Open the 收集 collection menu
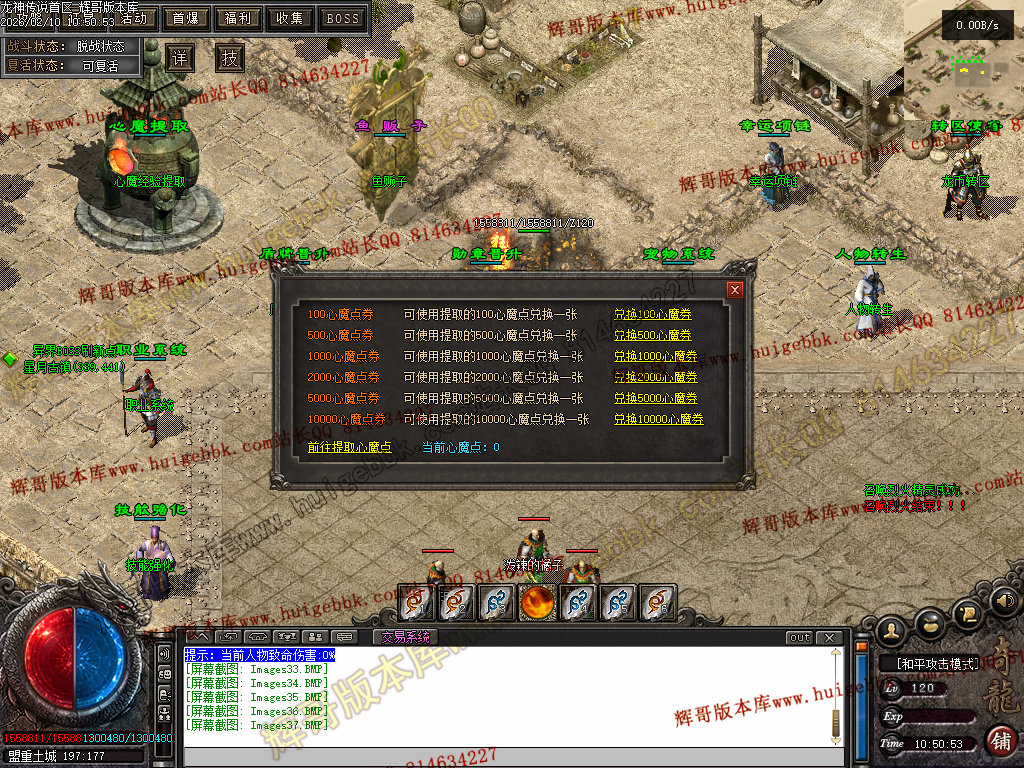 [290, 18]
